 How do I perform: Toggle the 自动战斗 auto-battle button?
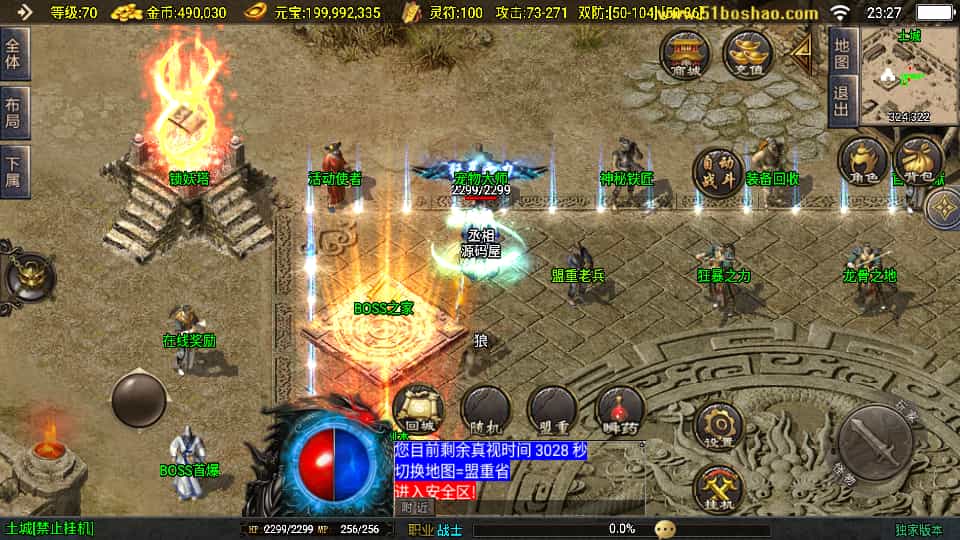click(718, 173)
